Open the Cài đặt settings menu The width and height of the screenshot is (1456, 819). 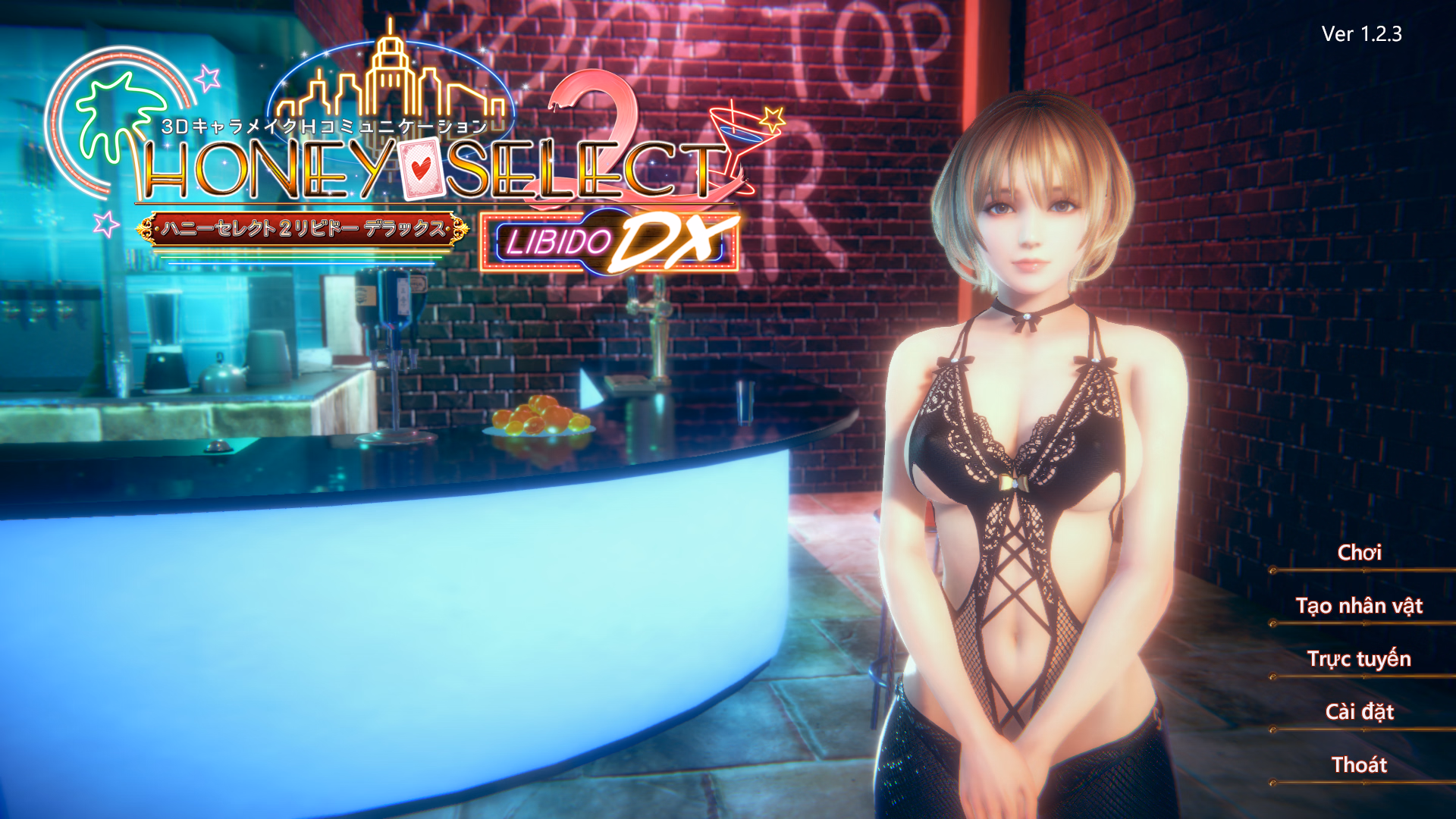click(1359, 712)
